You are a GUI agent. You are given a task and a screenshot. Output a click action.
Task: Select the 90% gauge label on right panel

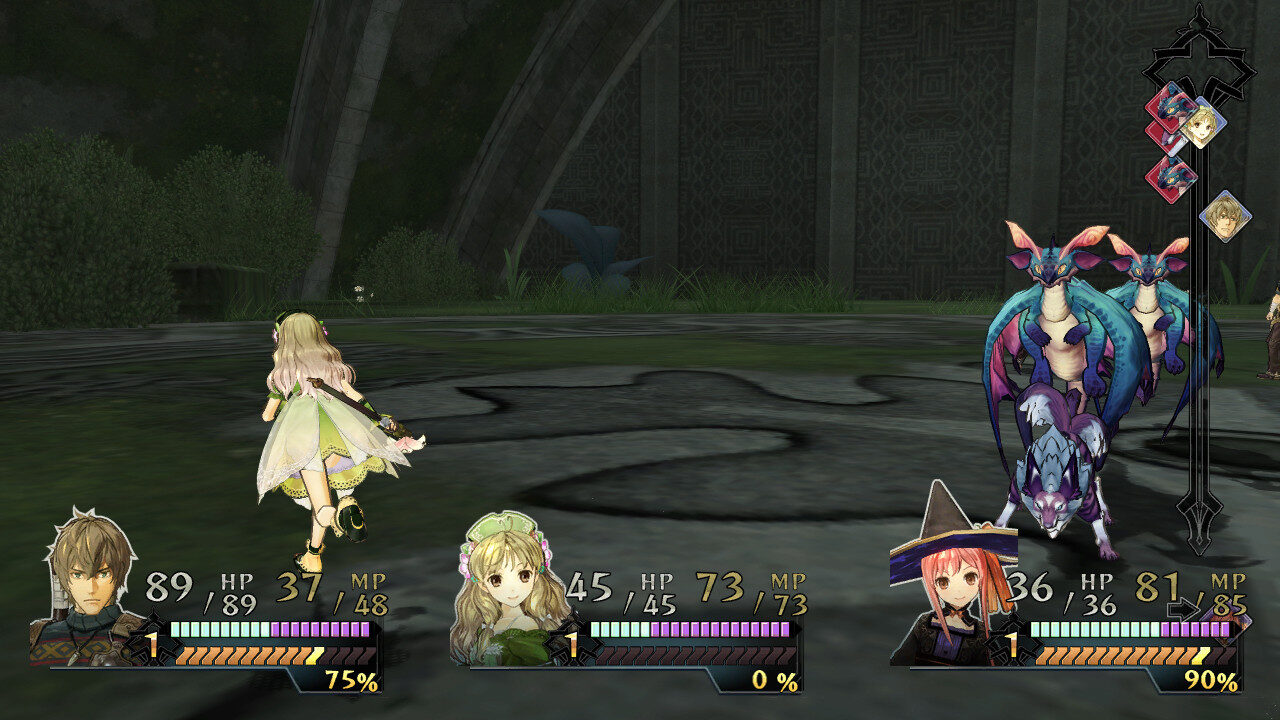pos(1212,682)
